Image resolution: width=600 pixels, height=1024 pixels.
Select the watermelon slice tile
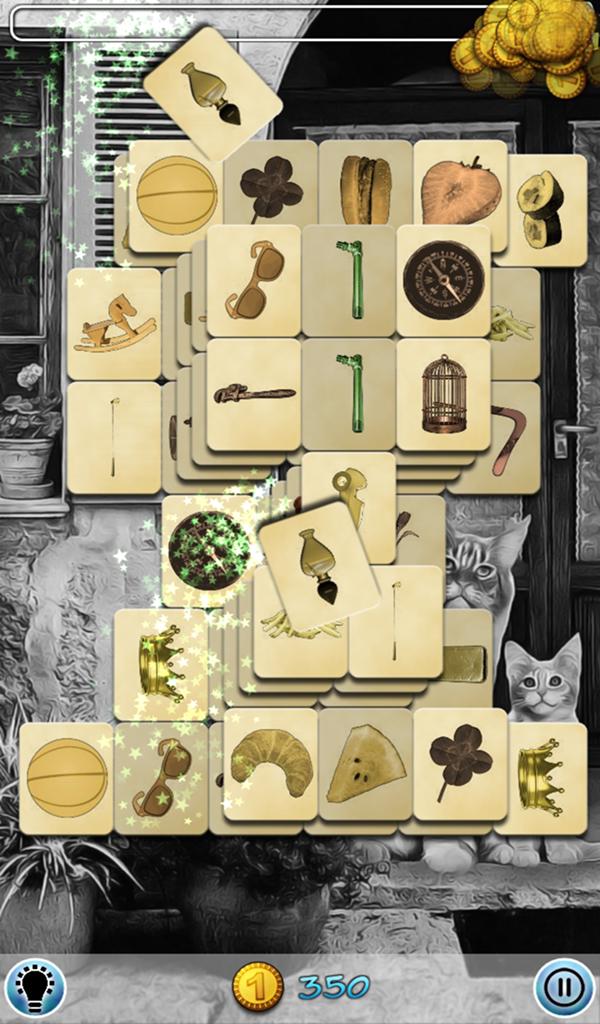[x=365, y=766]
